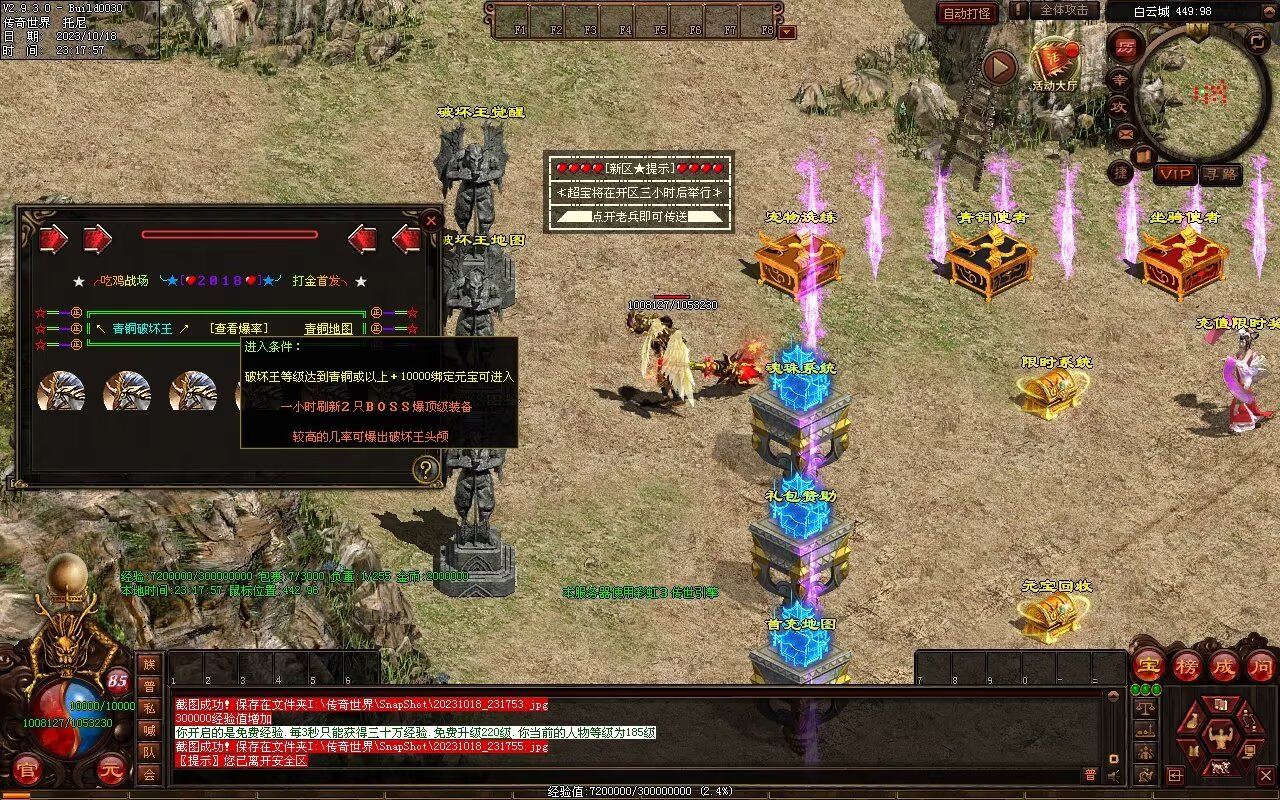The image size is (1280, 800).
Task: Activate the 寻路 pathfinding button
Action: coord(1220,174)
